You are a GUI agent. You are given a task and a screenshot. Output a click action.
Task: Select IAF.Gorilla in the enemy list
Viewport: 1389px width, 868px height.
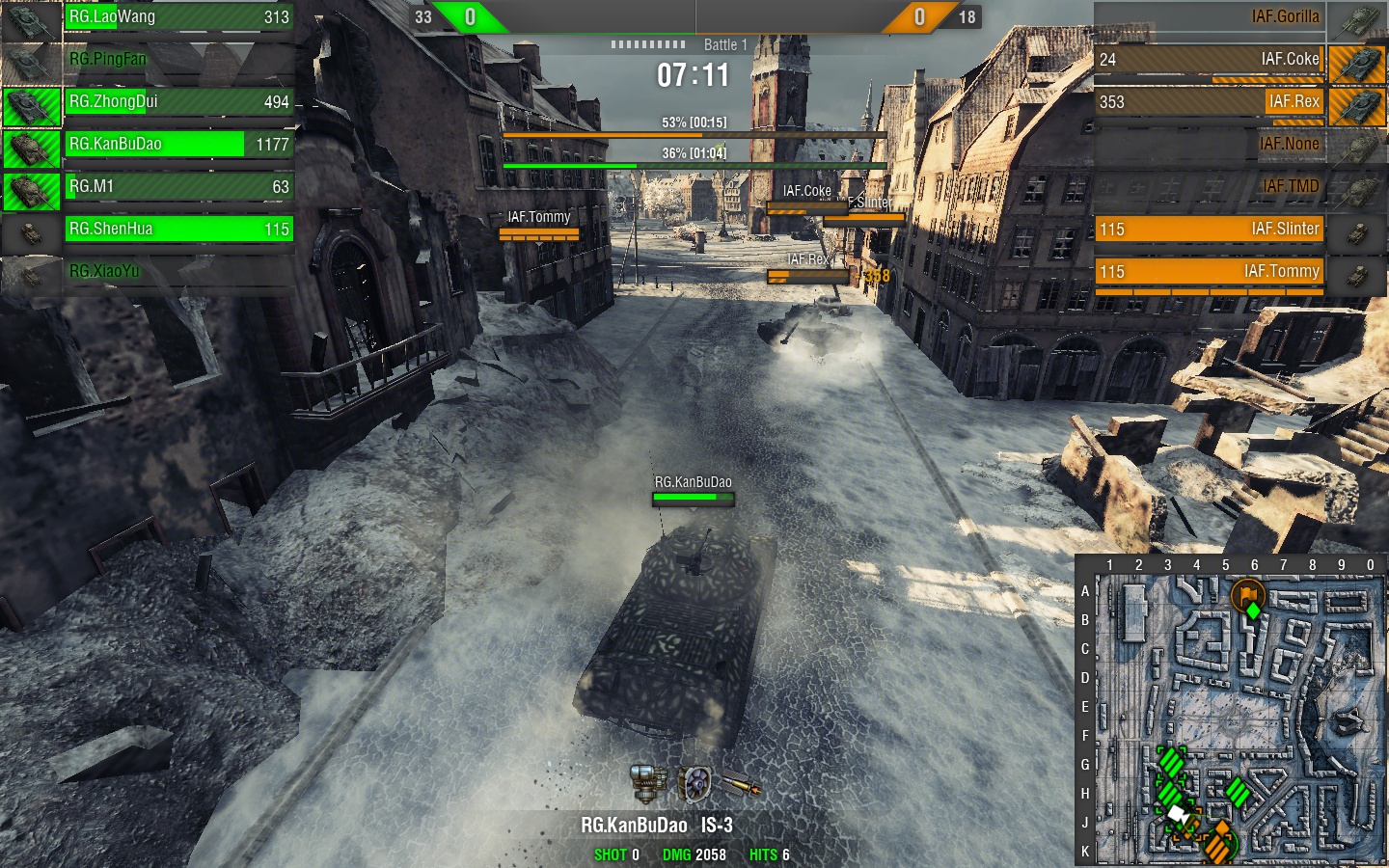click(1210, 17)
